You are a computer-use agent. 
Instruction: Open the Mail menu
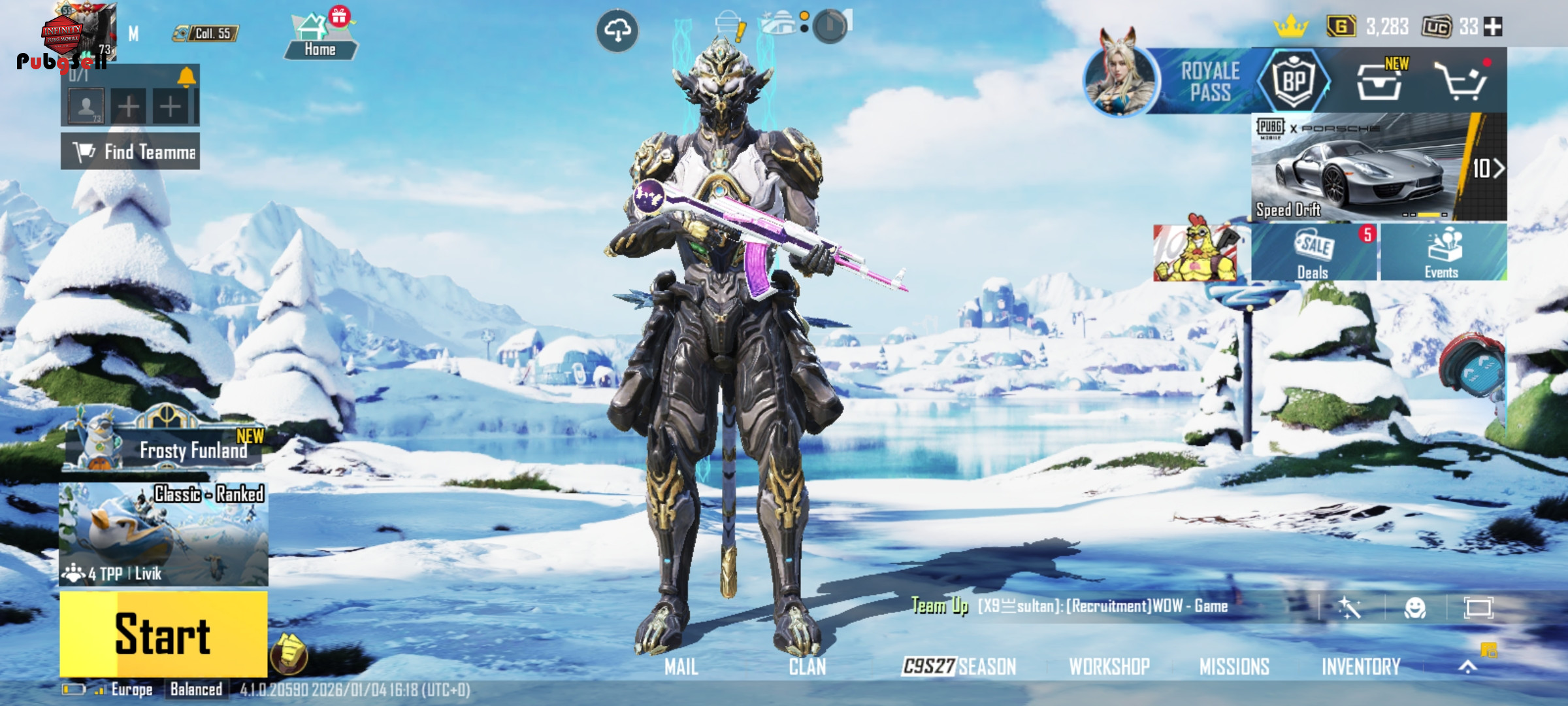point(681,666)
